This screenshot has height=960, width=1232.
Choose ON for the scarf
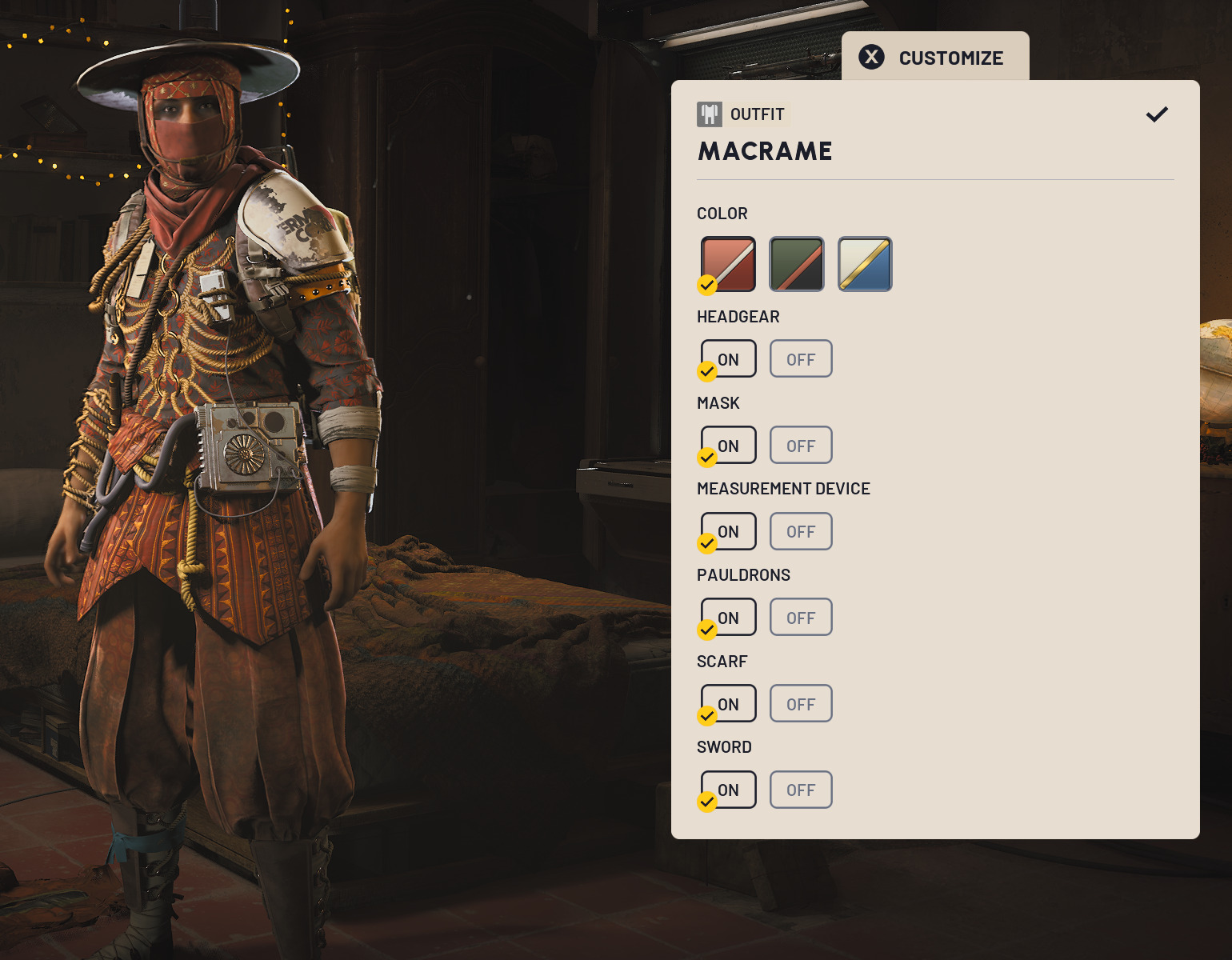[729, 704]
